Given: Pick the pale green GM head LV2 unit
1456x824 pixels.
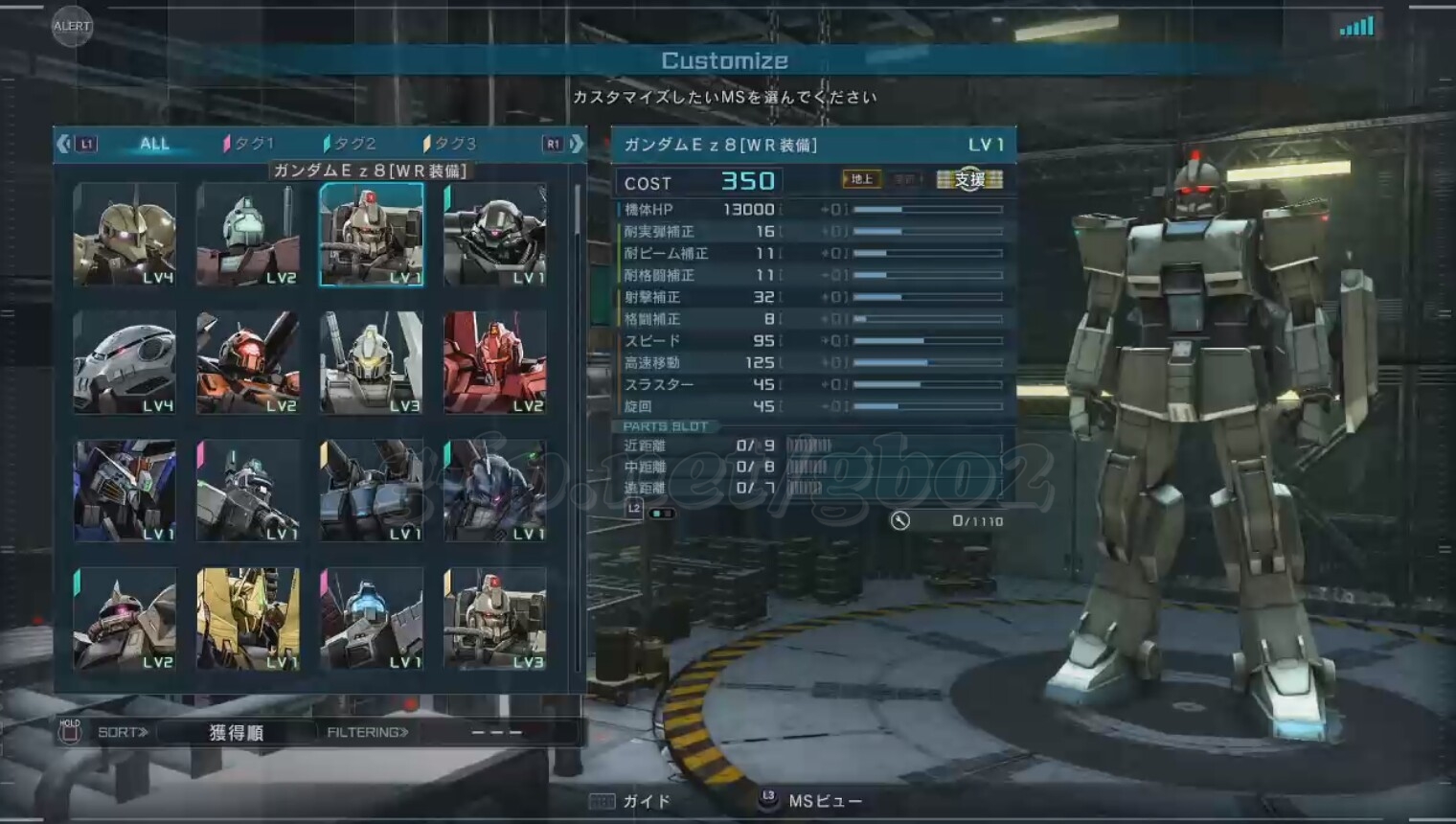Looking at the screenshot, I should (248, 235).
